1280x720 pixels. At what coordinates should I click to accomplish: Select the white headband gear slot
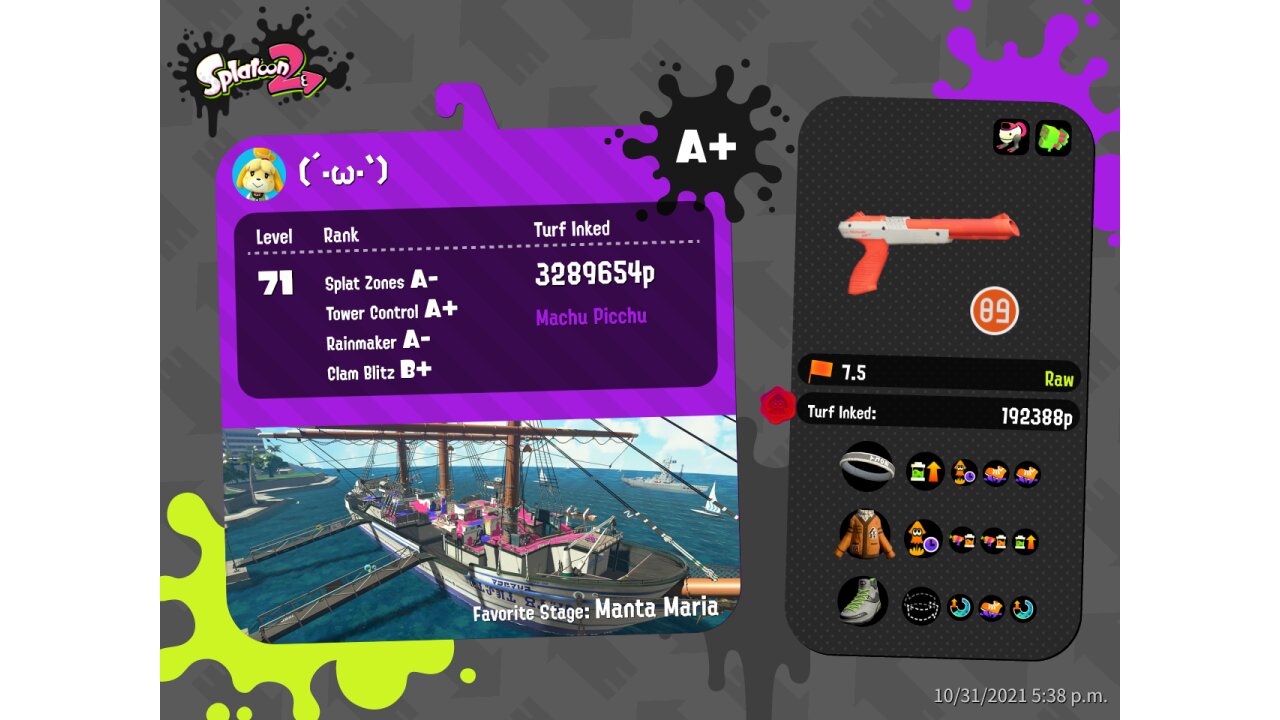[866, 466]
